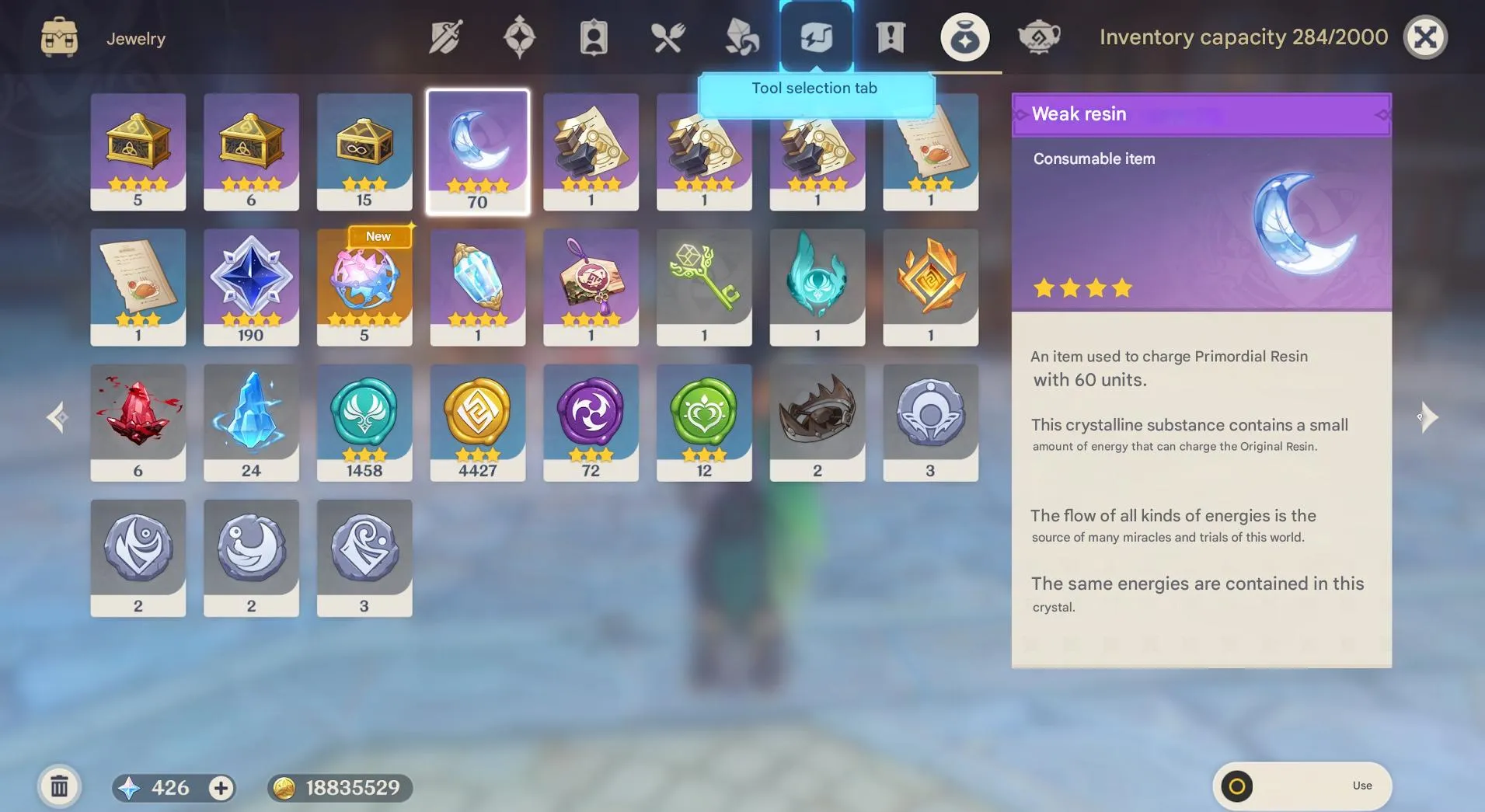The width and height of the screenshot is (1485, 812).
Task: Click the right page navigation arrow
Action: coord(1428,417)
